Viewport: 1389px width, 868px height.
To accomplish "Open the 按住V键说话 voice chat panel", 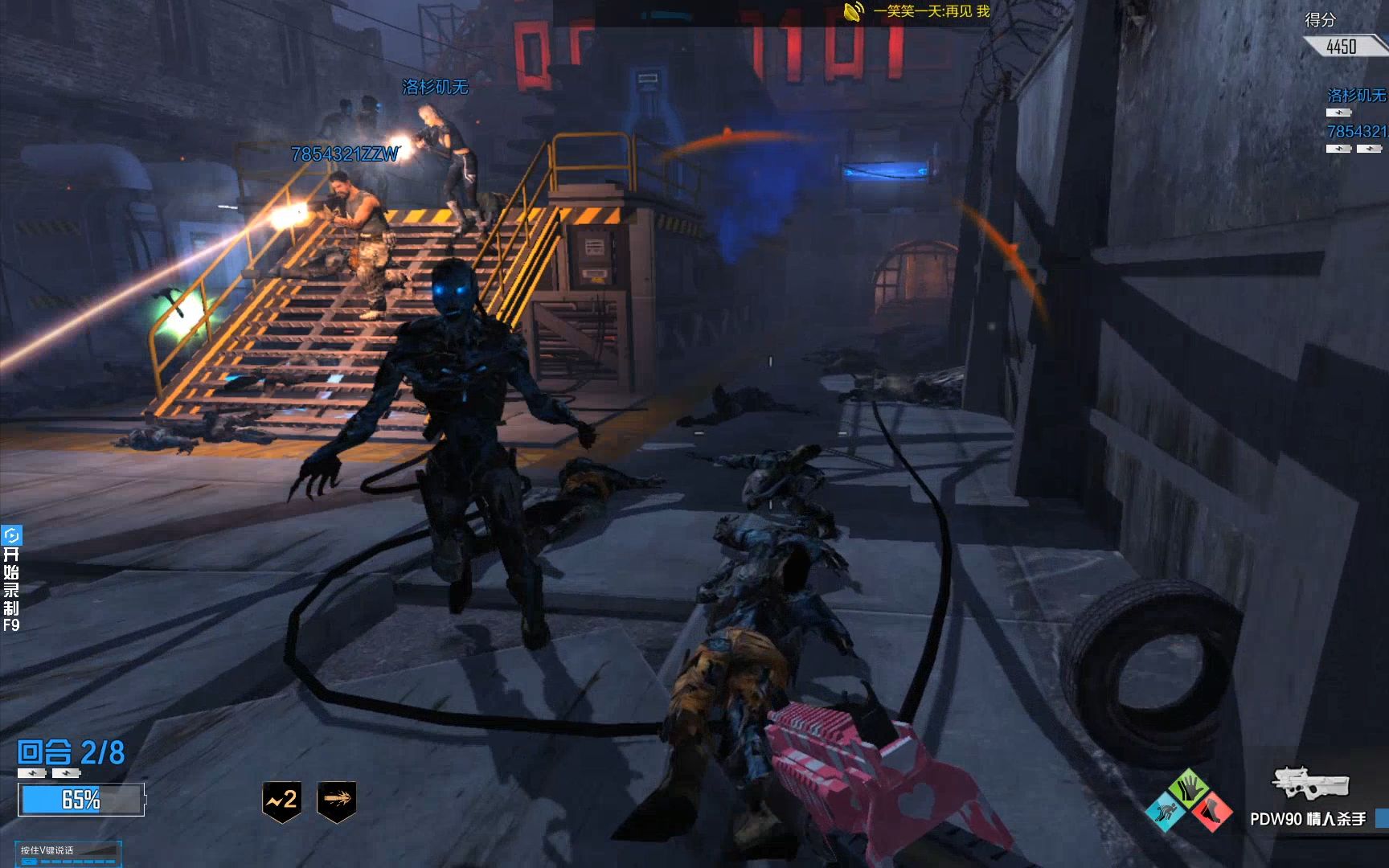I will pyautogui.click(x=69, y=853).
